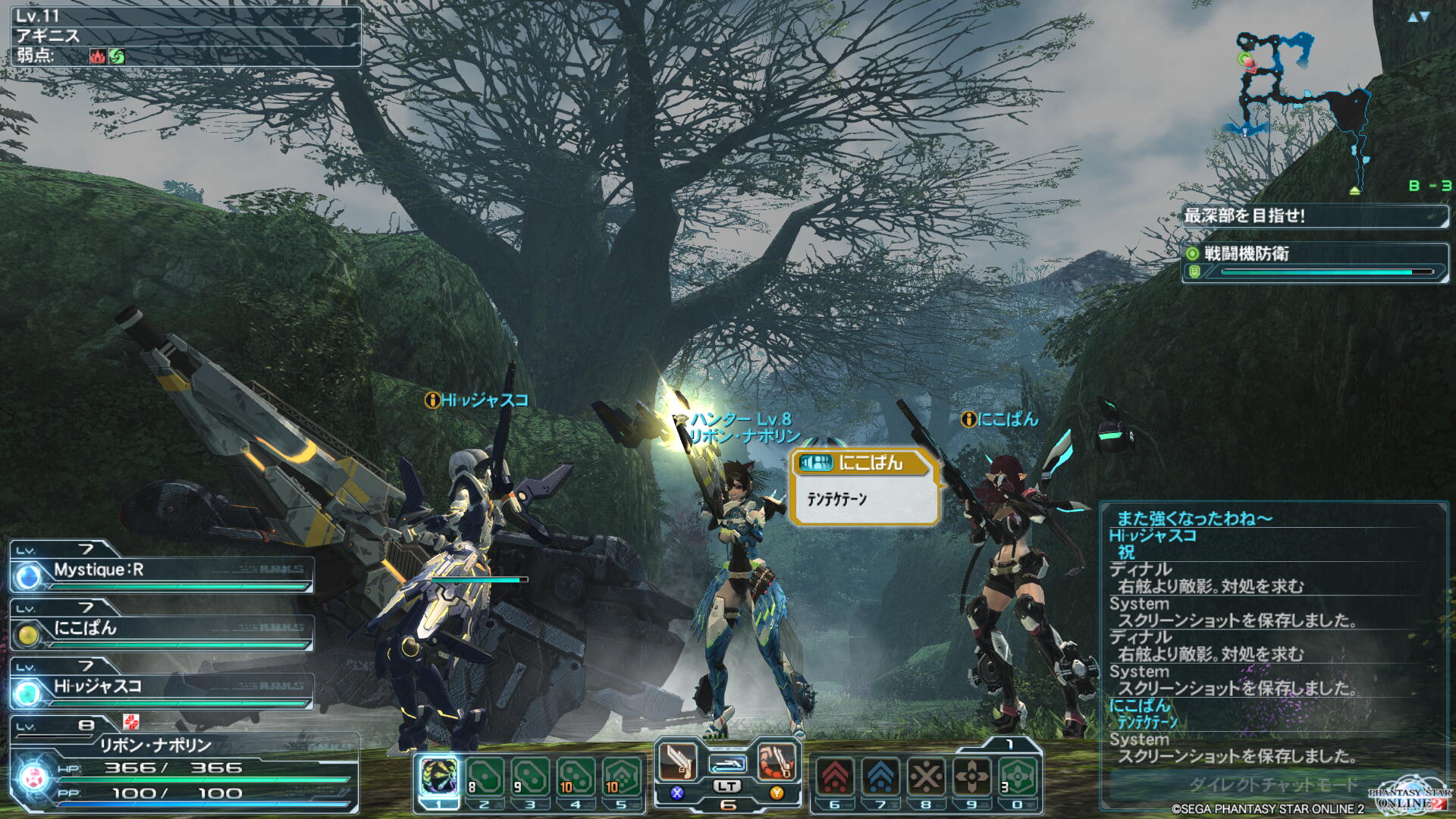Activate the X-shaped skill in slot 8
The height and width of the screenshot is (819, 1456).
pyautogui.click(x=926, y=776)
